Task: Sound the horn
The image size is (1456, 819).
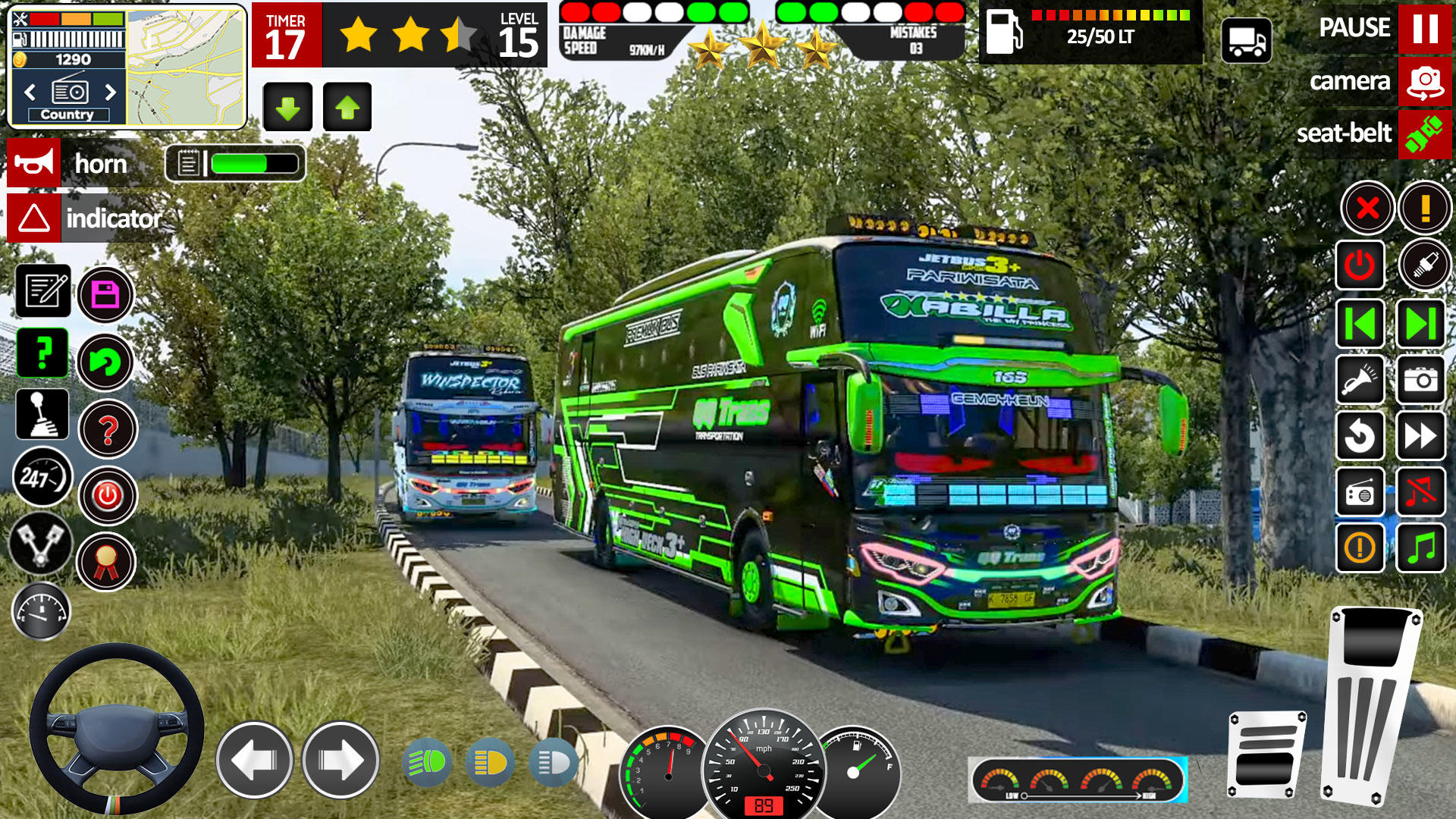Action: (x=34, y=163)
